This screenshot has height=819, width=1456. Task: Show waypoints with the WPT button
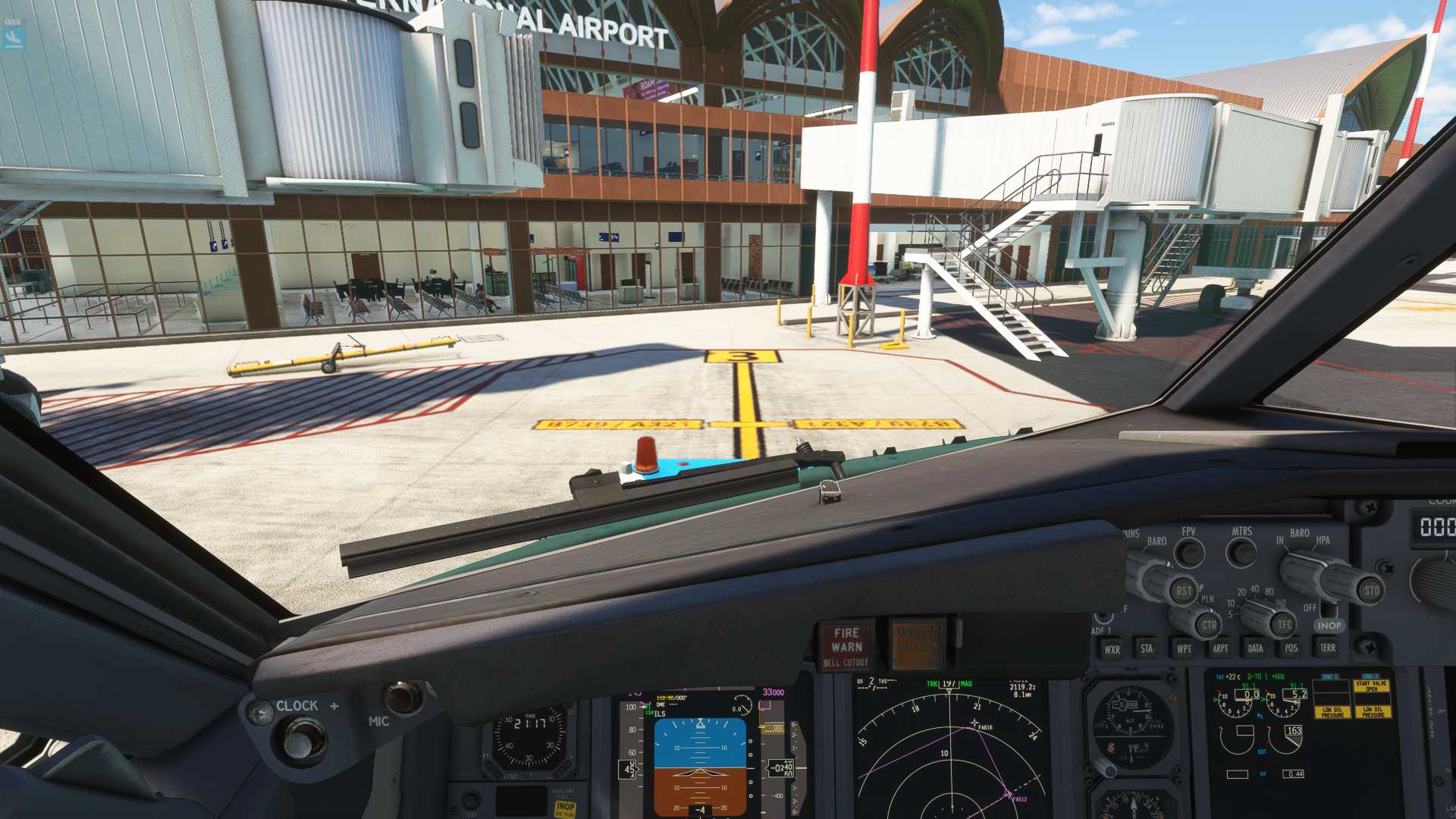pyautogui.click(x=1183, y=649)
